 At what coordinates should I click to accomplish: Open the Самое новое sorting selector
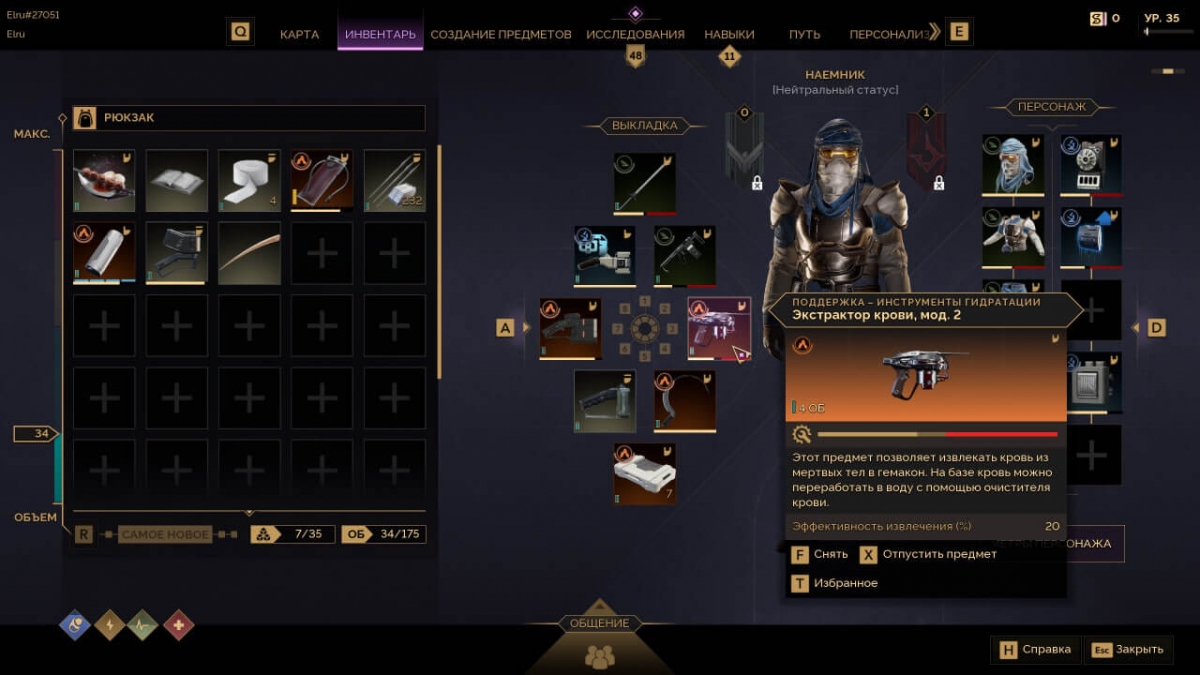tap(165, 535)
